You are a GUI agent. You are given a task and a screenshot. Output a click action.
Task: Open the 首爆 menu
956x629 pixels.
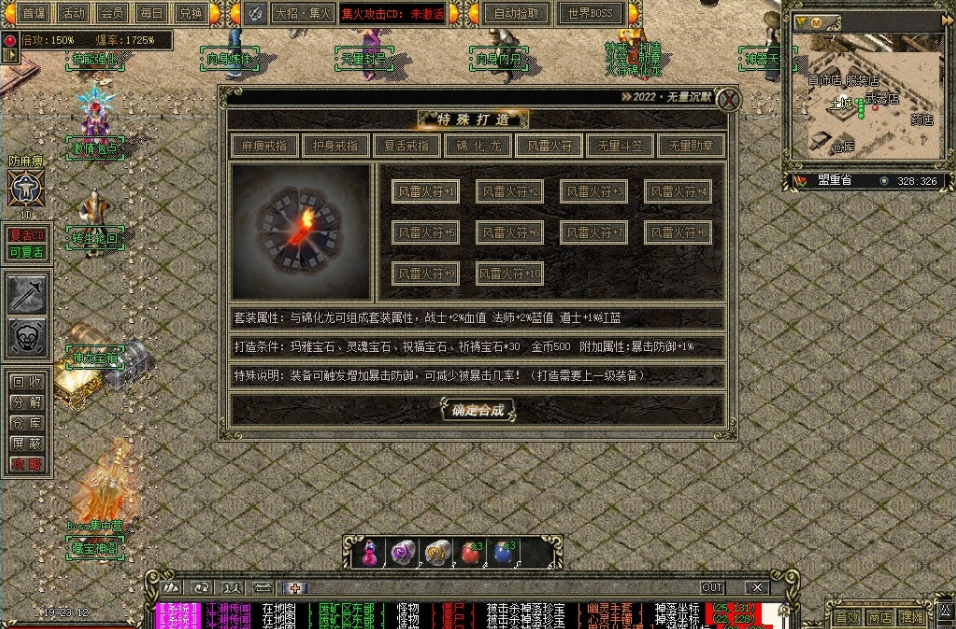tap(34, 13)
